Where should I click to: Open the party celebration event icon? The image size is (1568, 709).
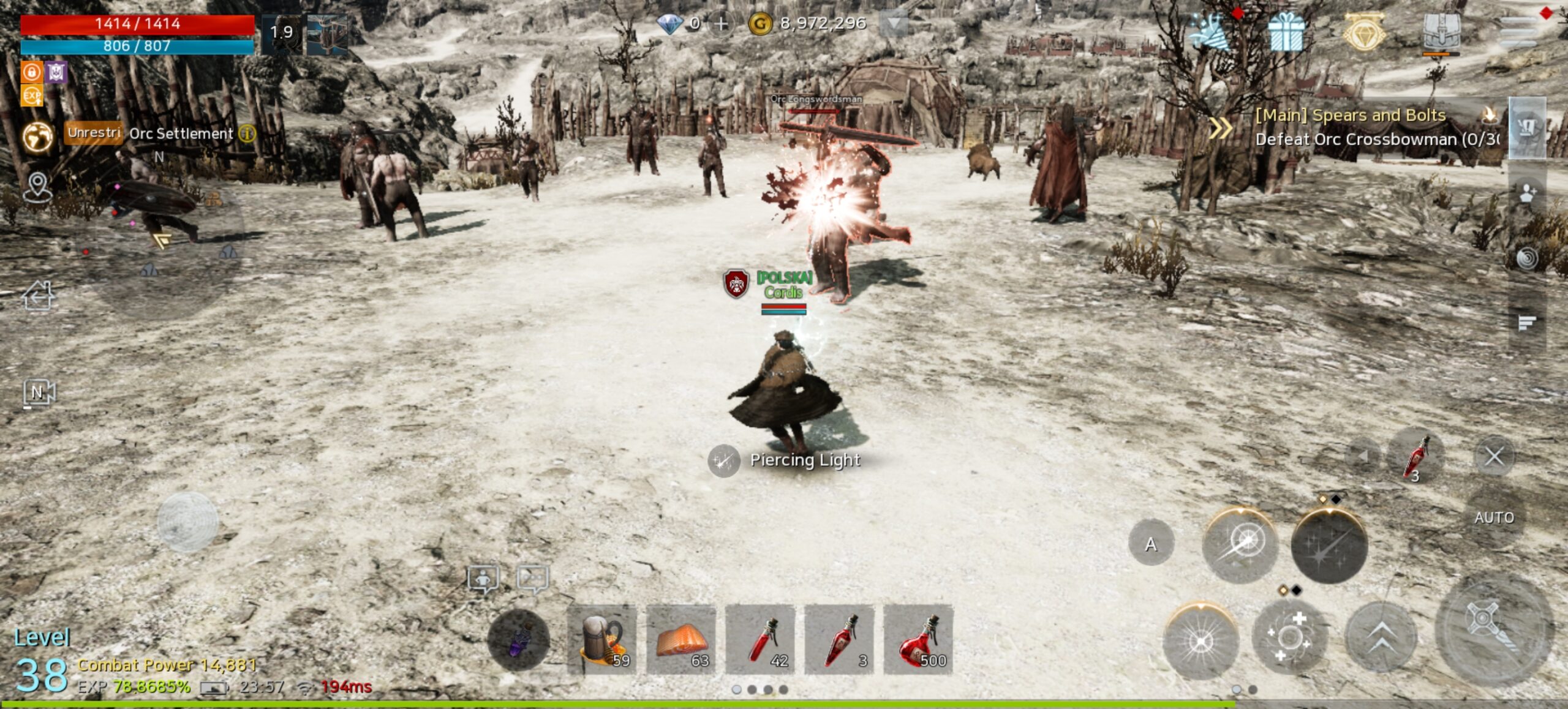pyautogui.click(x=1208, y=32)
